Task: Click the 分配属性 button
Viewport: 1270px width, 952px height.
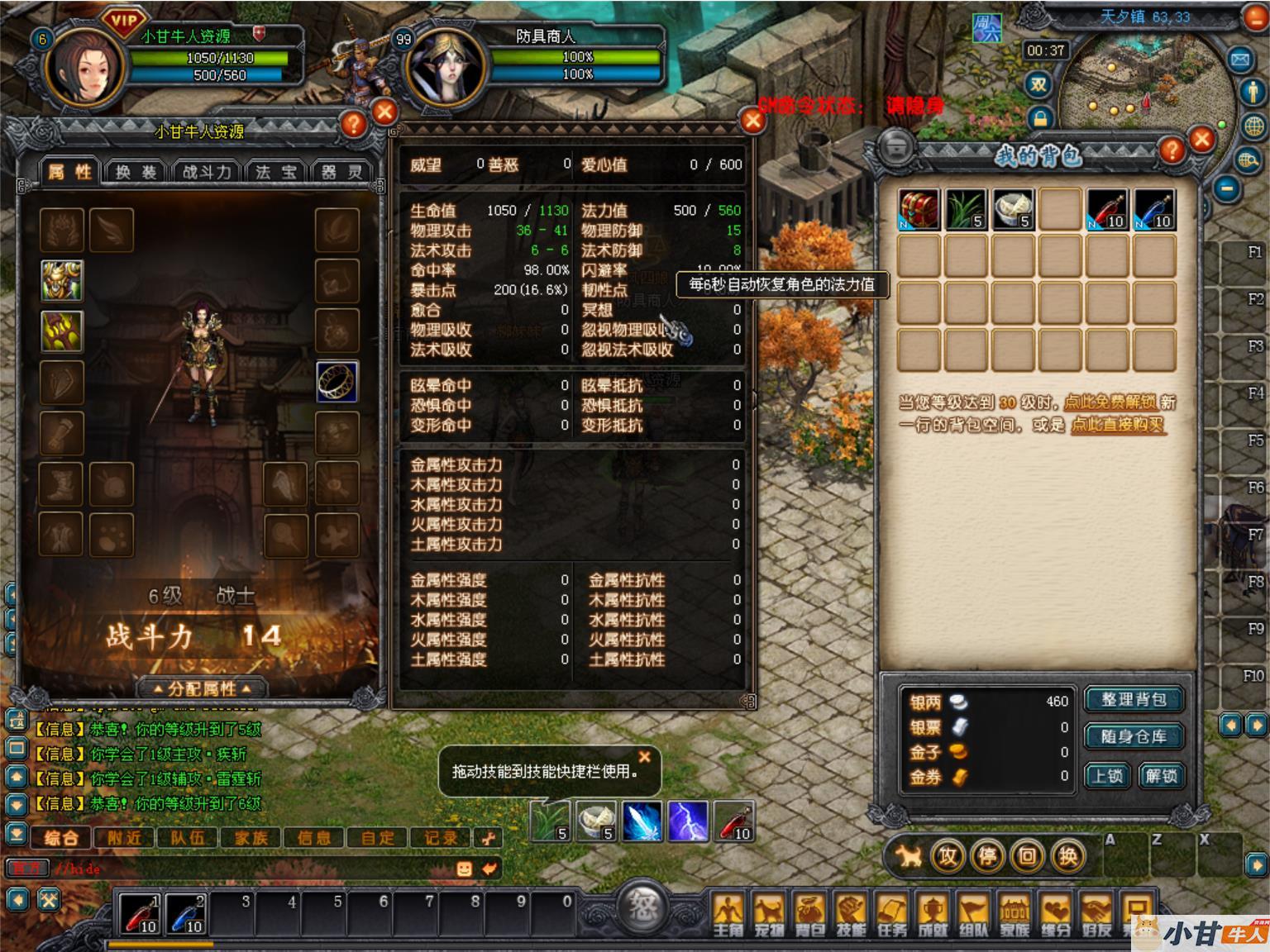Action: click(x=202, y=688)
